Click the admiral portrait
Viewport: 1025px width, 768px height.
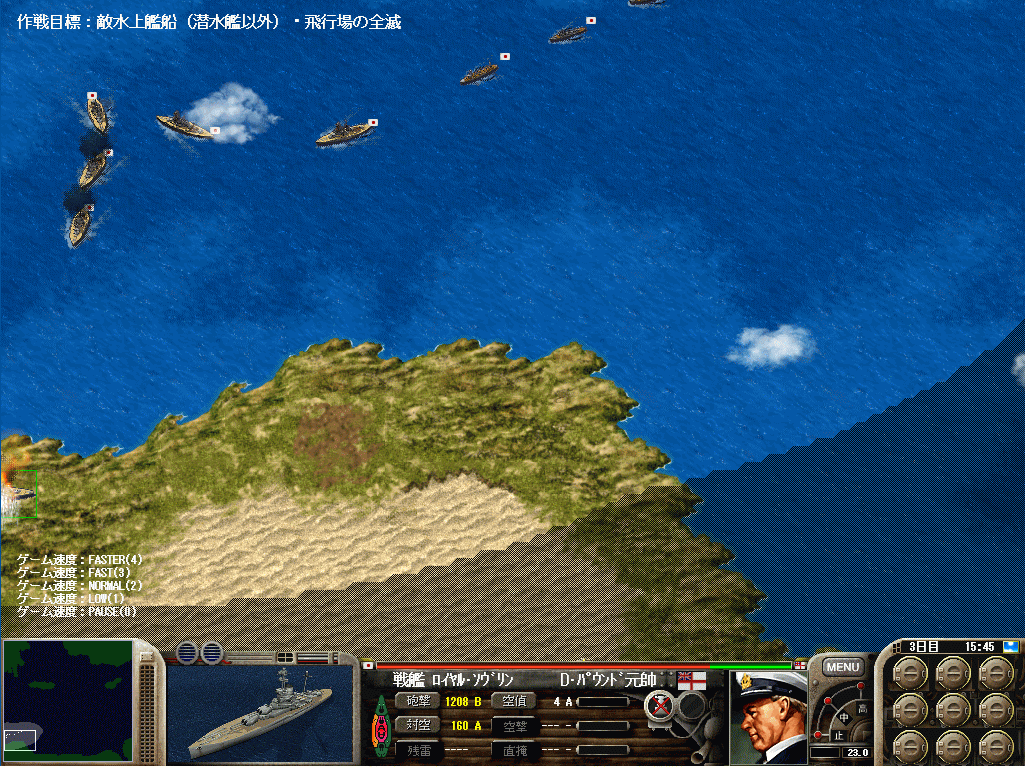tap(768, 714)
